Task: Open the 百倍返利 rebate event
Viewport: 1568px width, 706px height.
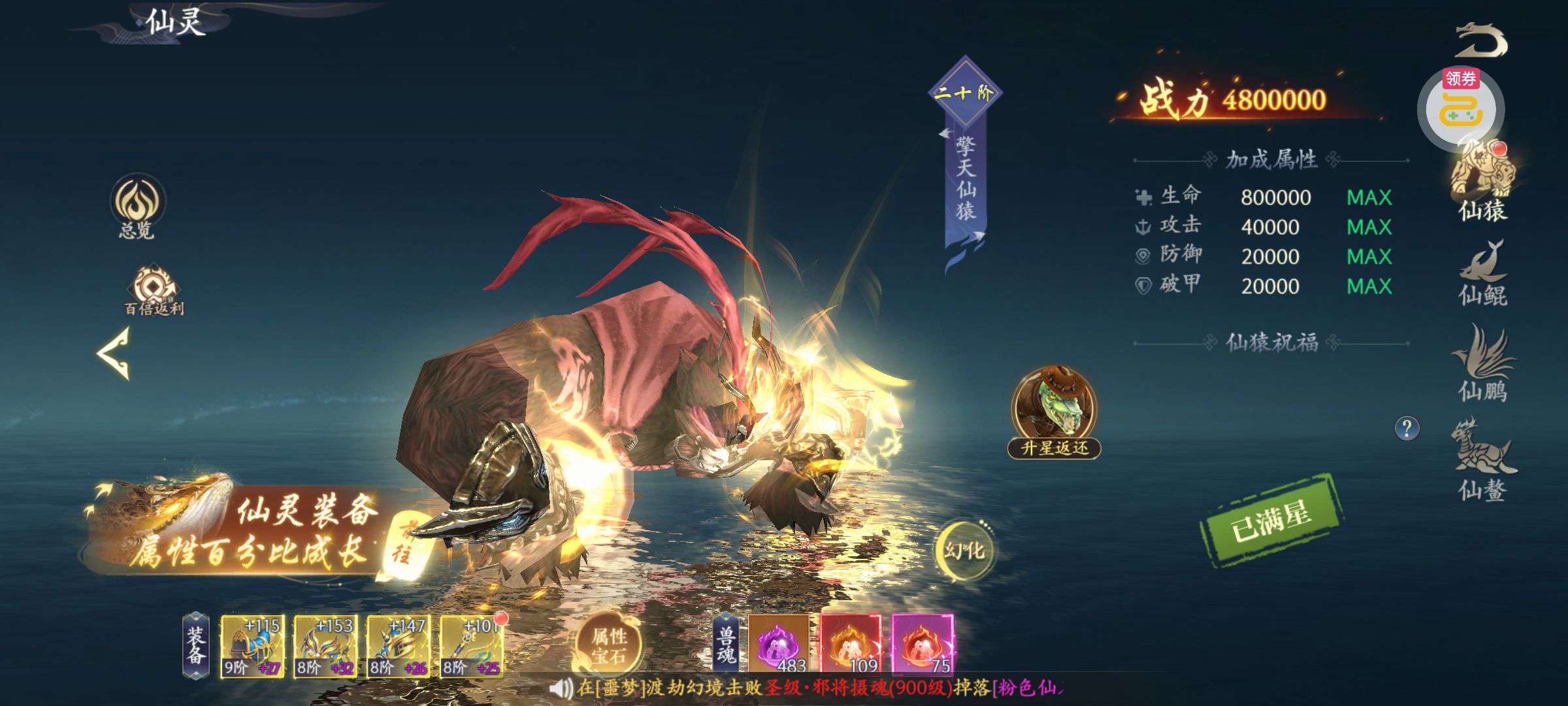Action: pyautogui.click(x=154, y=291)
